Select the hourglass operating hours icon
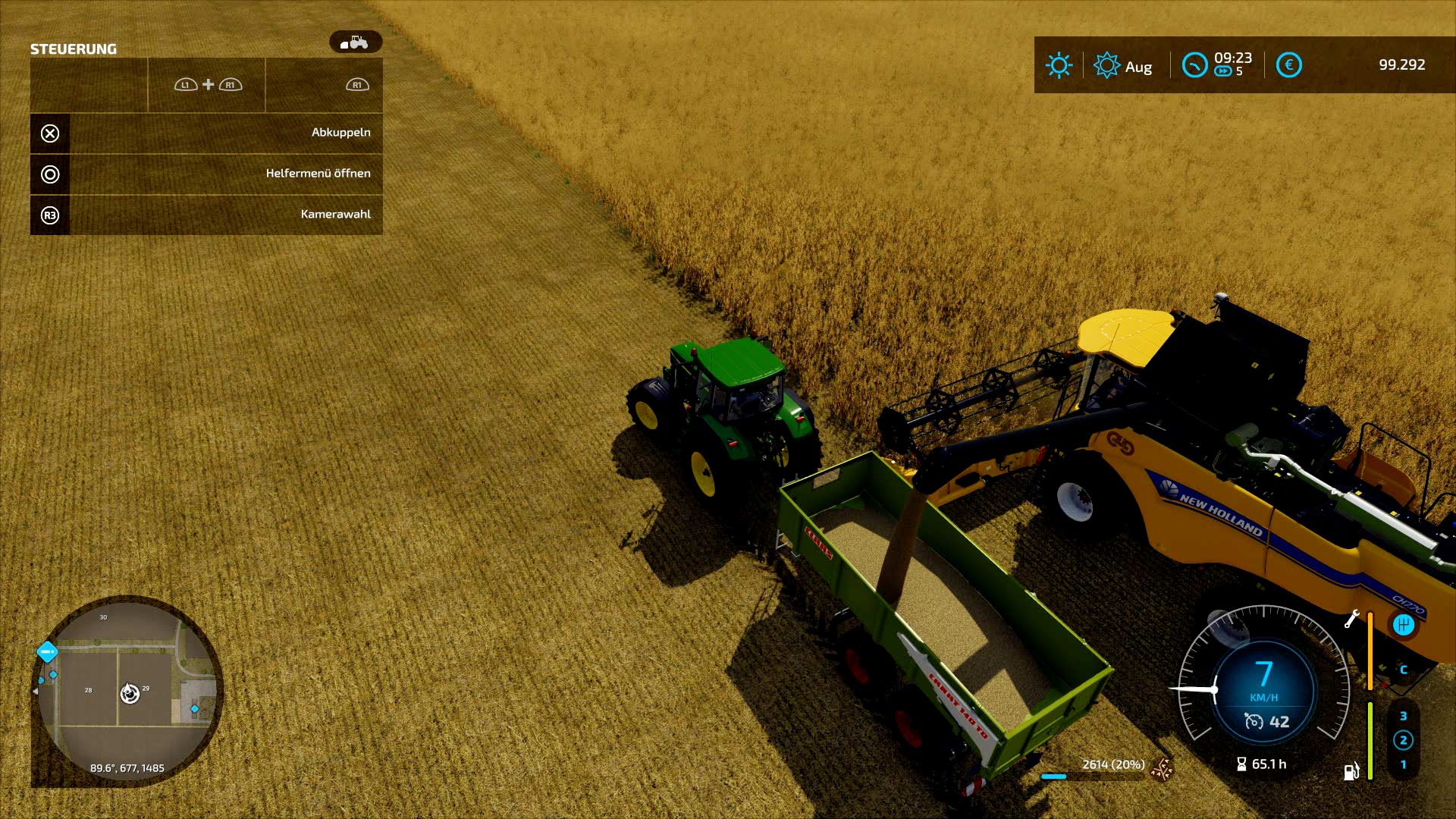1456x819 pixels. [1241, 764]
